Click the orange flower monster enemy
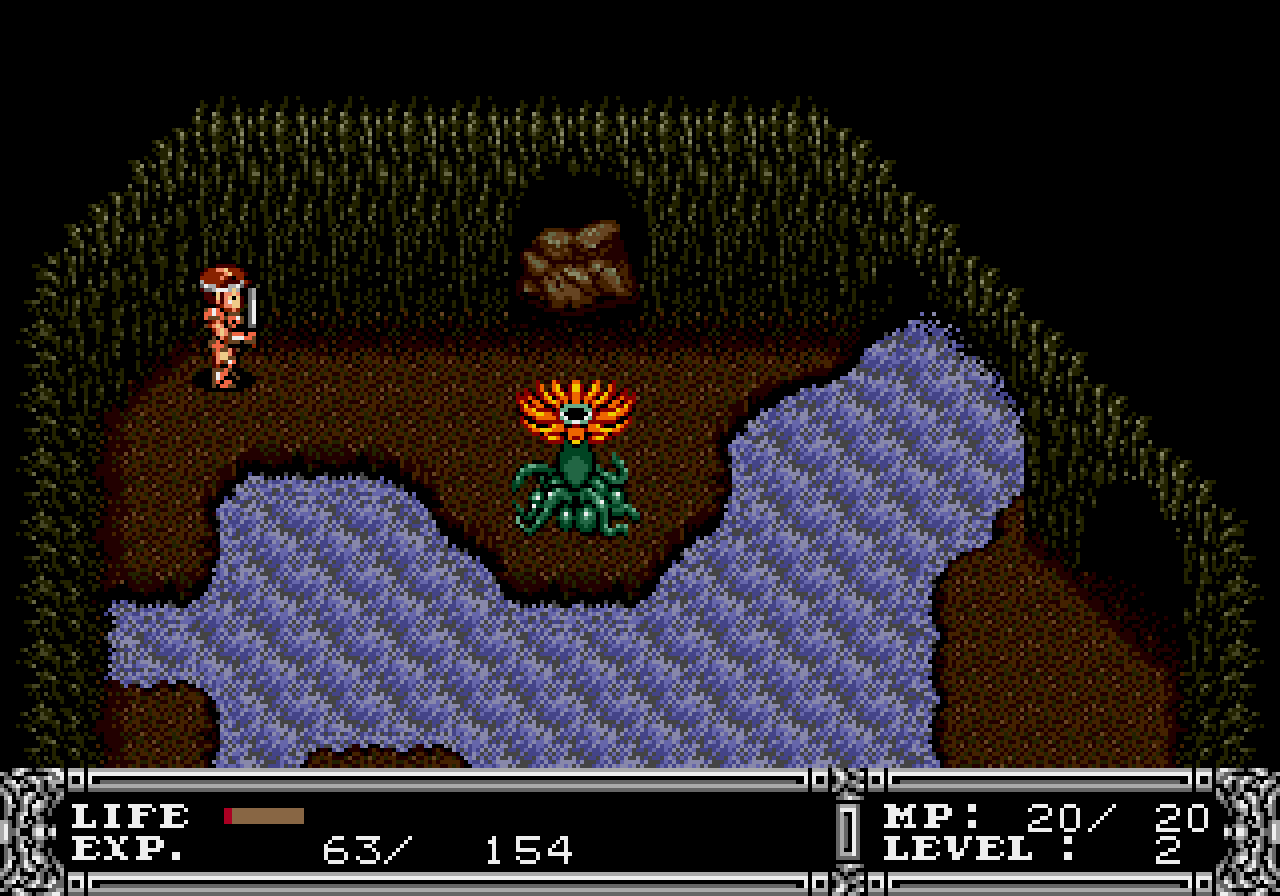This screenshot has width=1280, height=896. [578, 405]
